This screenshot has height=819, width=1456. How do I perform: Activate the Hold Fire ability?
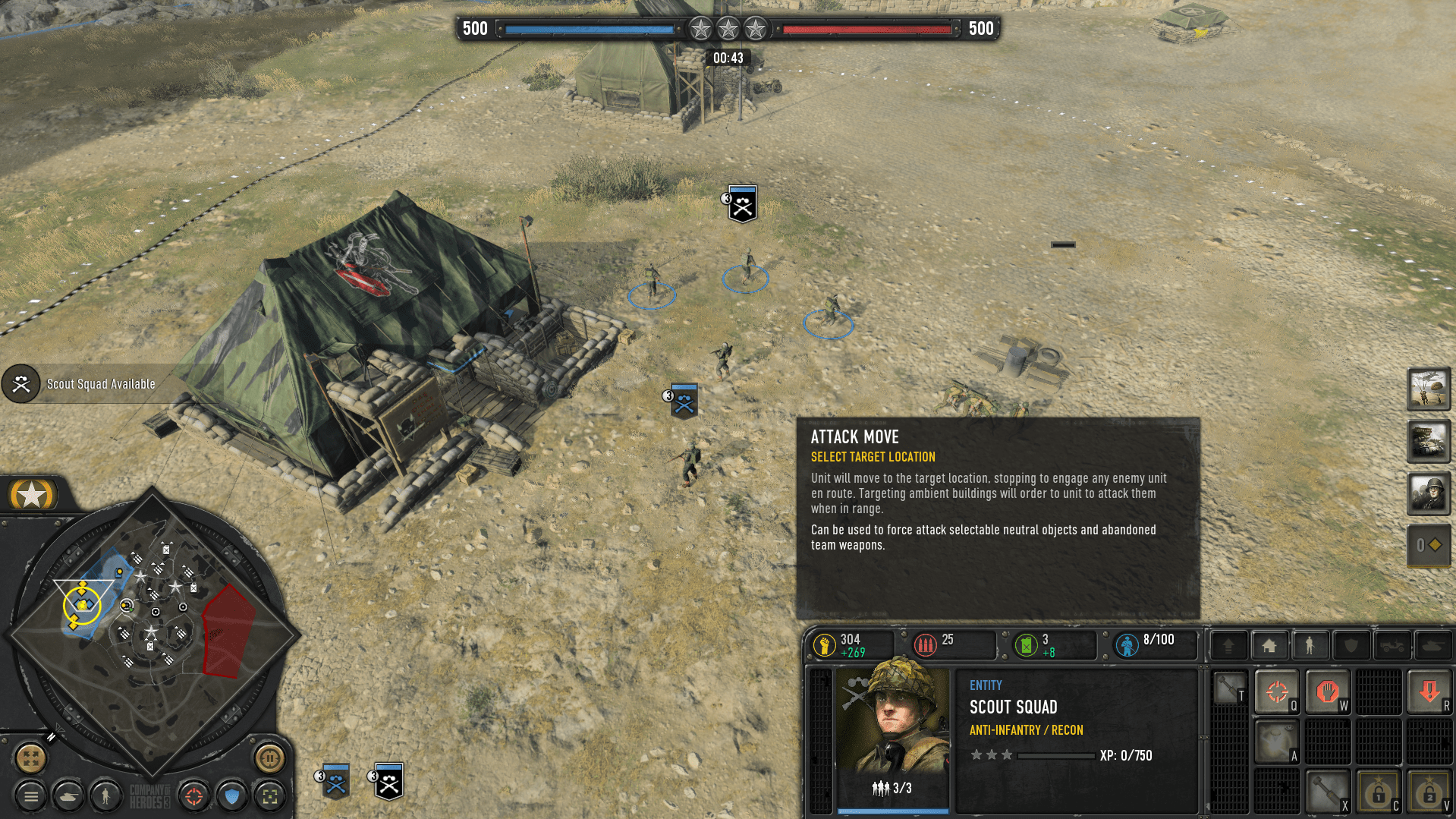(1329, 692)
